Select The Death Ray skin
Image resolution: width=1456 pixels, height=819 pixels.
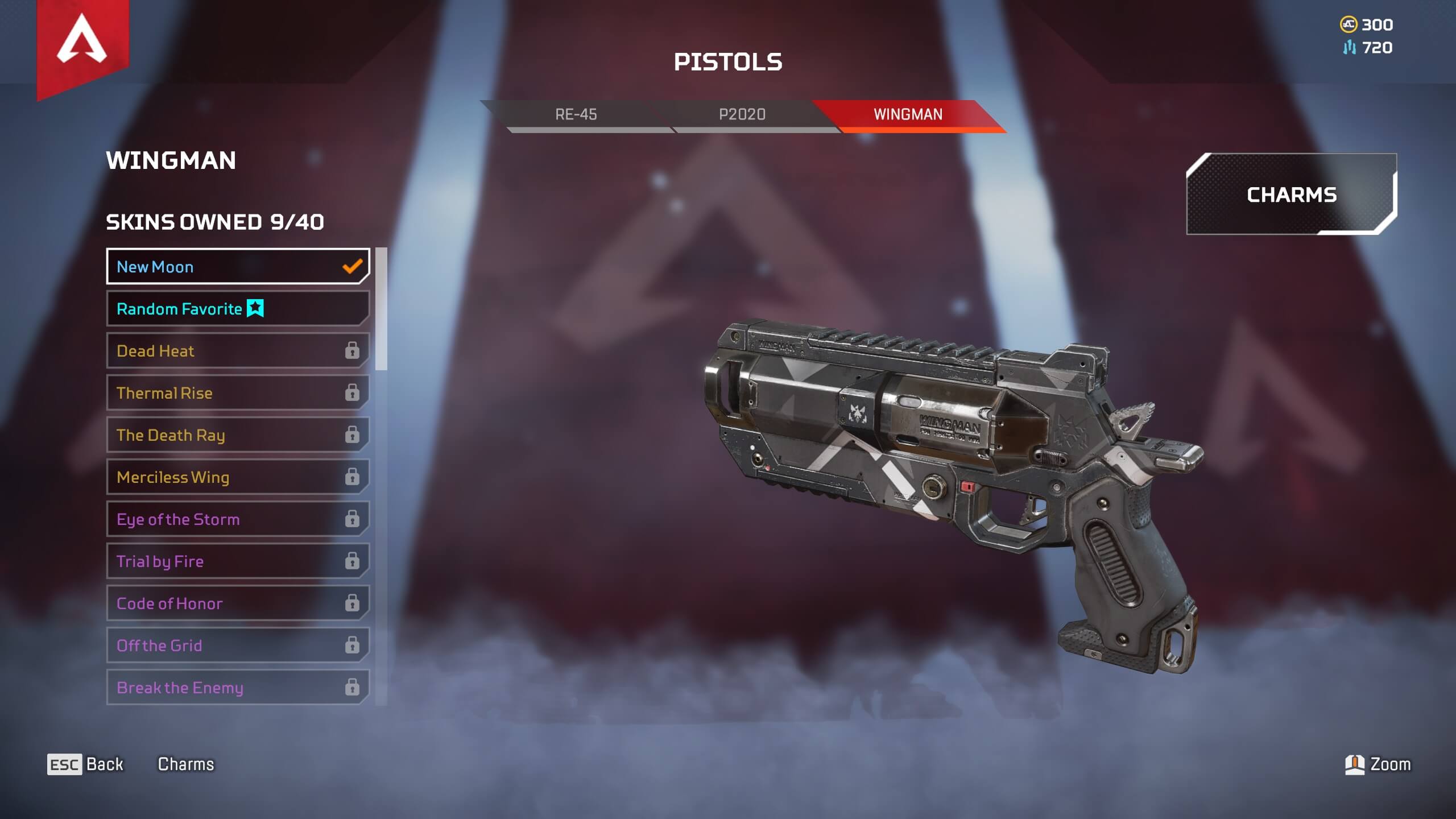pyautogui.click(x=238, y=435)
